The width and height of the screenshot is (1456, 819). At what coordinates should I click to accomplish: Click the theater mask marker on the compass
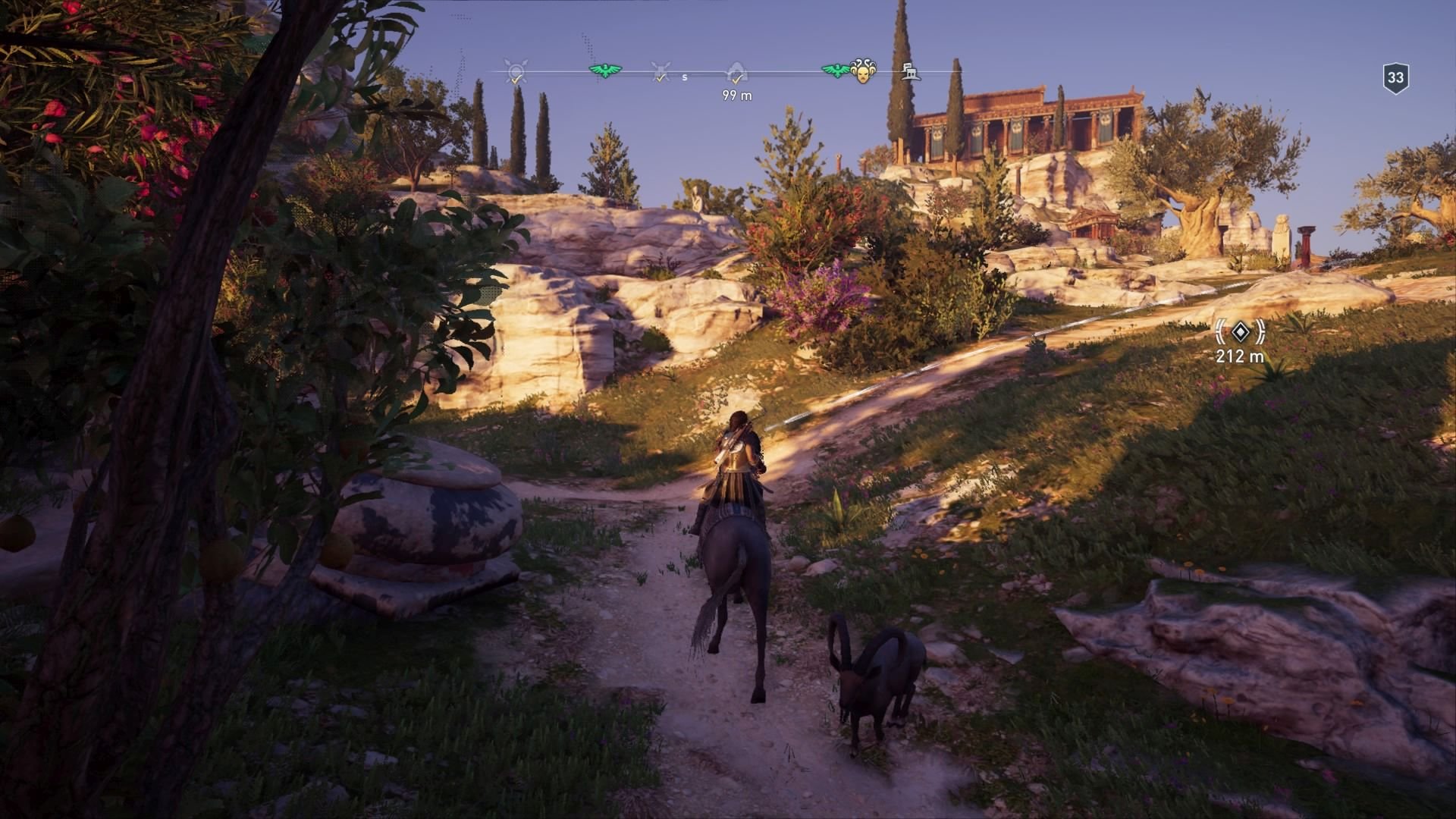[864, 72]
